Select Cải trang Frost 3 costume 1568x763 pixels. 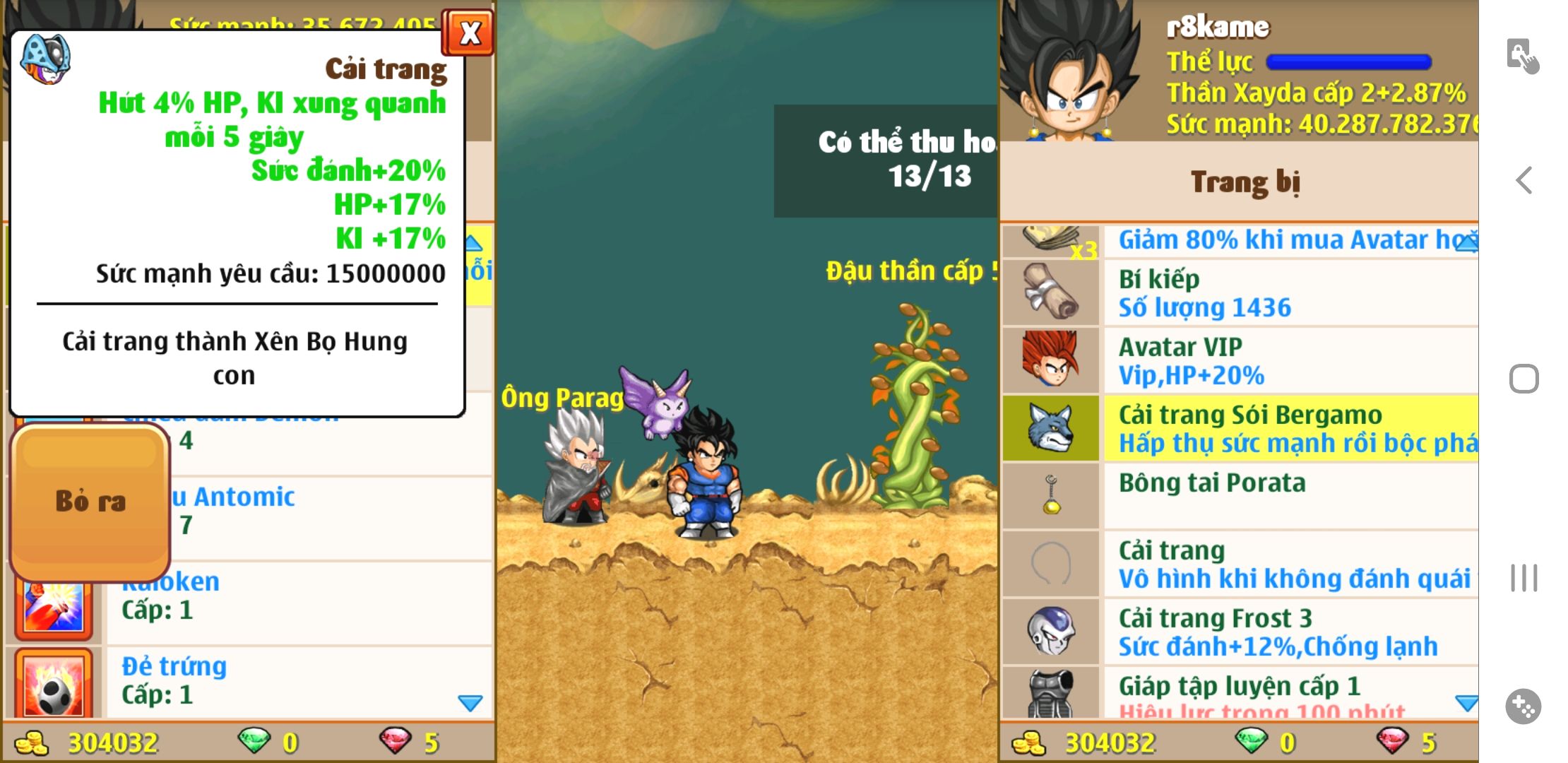click(x=1239, y=632)
